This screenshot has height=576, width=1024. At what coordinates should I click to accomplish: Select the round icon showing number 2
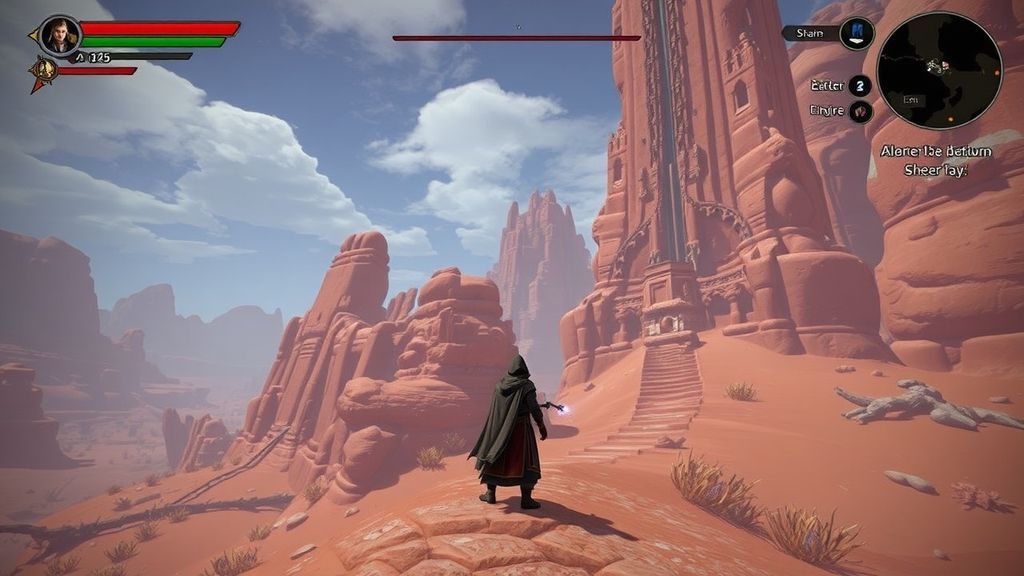(859, 85)
